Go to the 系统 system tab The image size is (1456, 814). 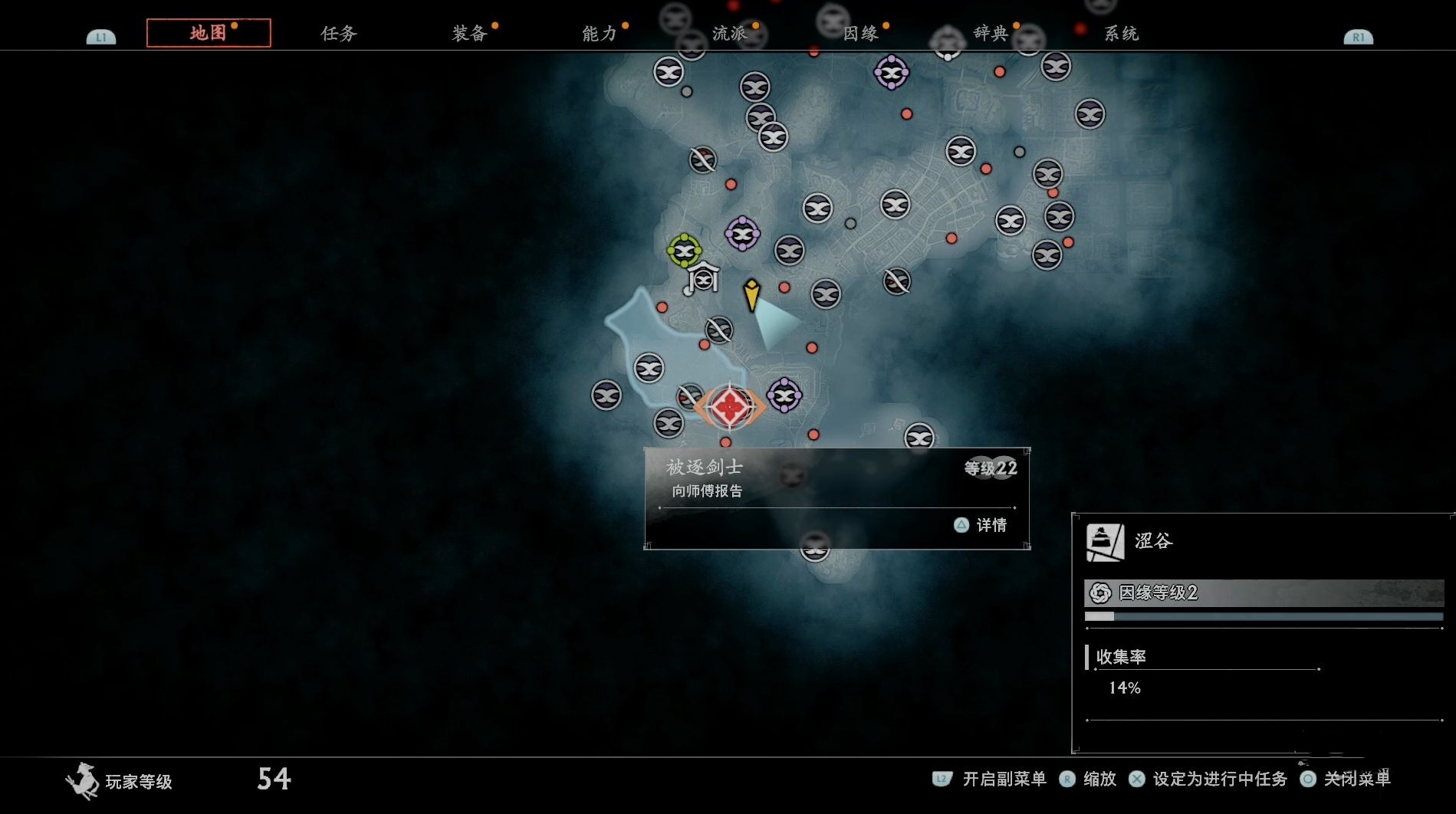[1121, 33]
